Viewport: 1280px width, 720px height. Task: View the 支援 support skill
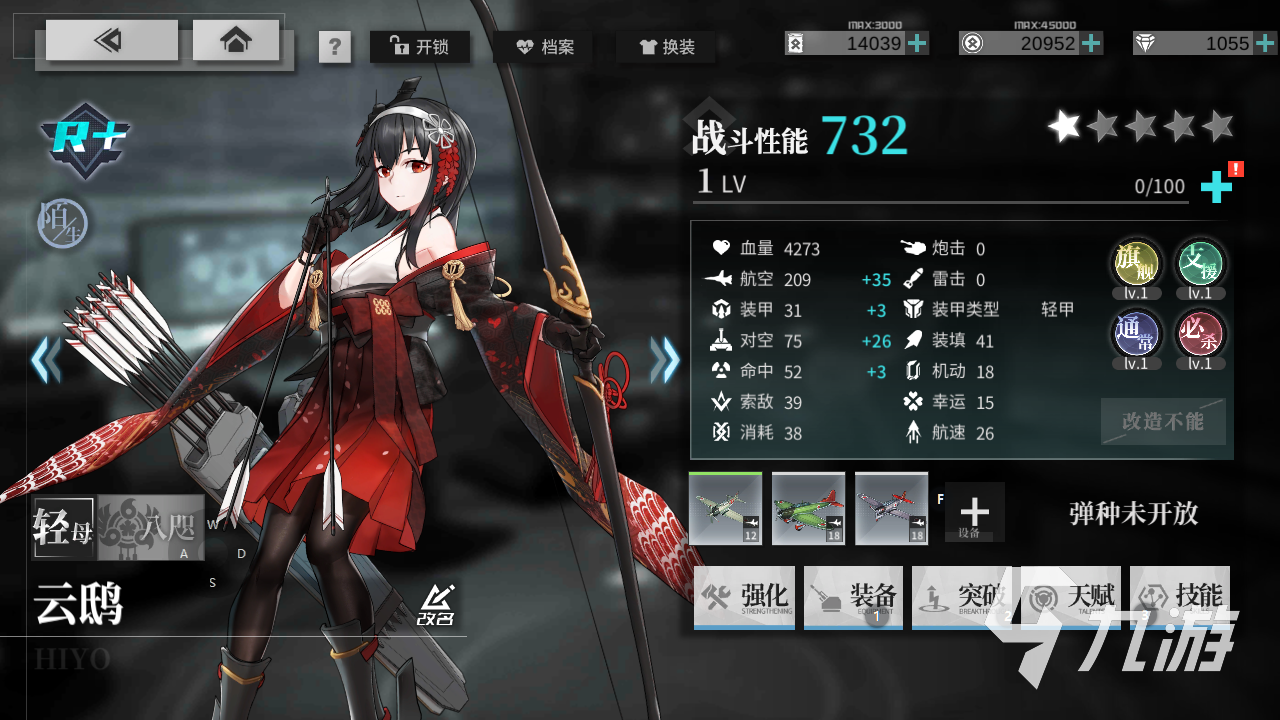[1200, 264]
